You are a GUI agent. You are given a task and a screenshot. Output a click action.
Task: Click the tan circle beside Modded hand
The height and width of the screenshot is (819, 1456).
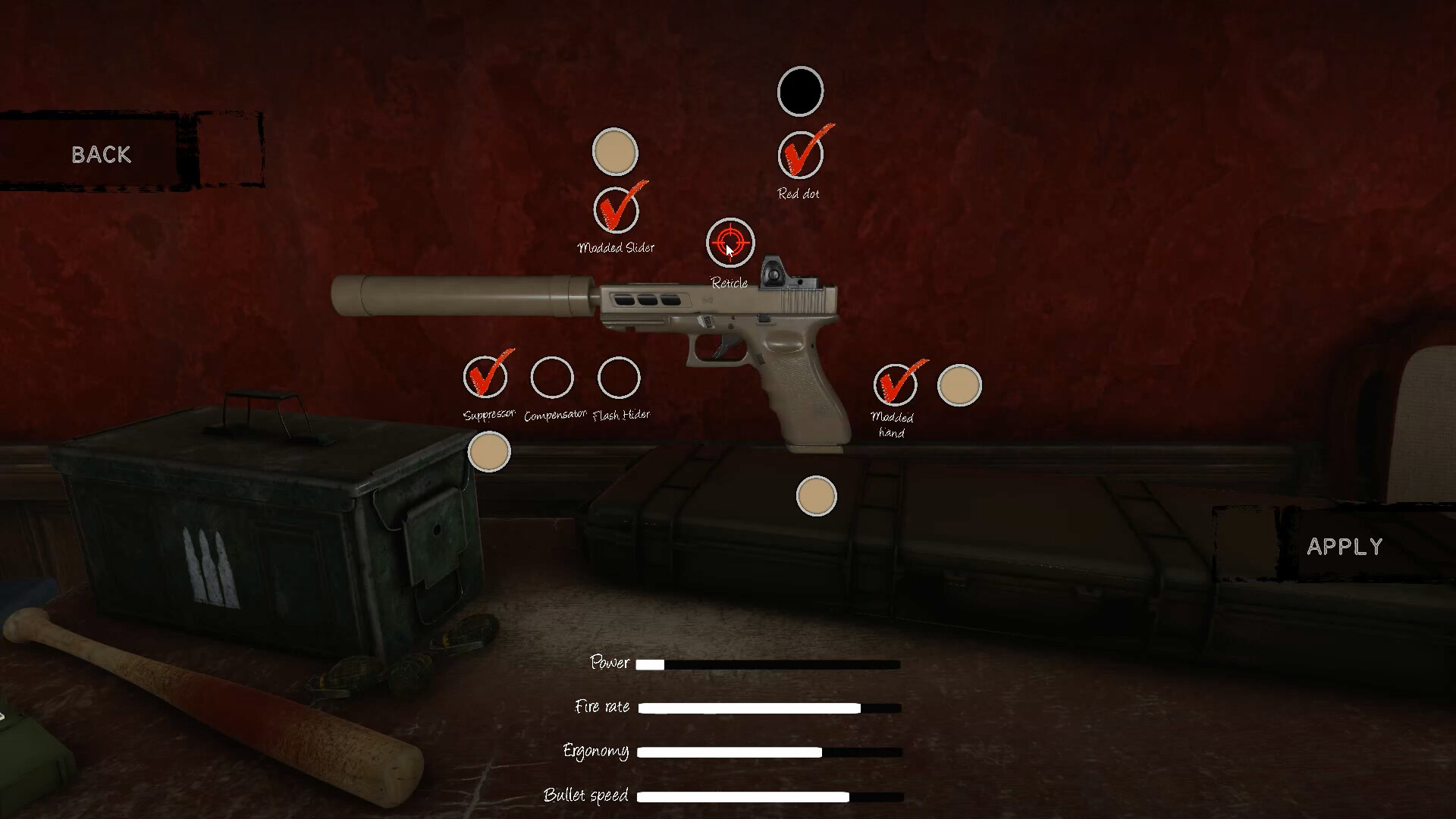pyautogui.click(x=959, y=385)
